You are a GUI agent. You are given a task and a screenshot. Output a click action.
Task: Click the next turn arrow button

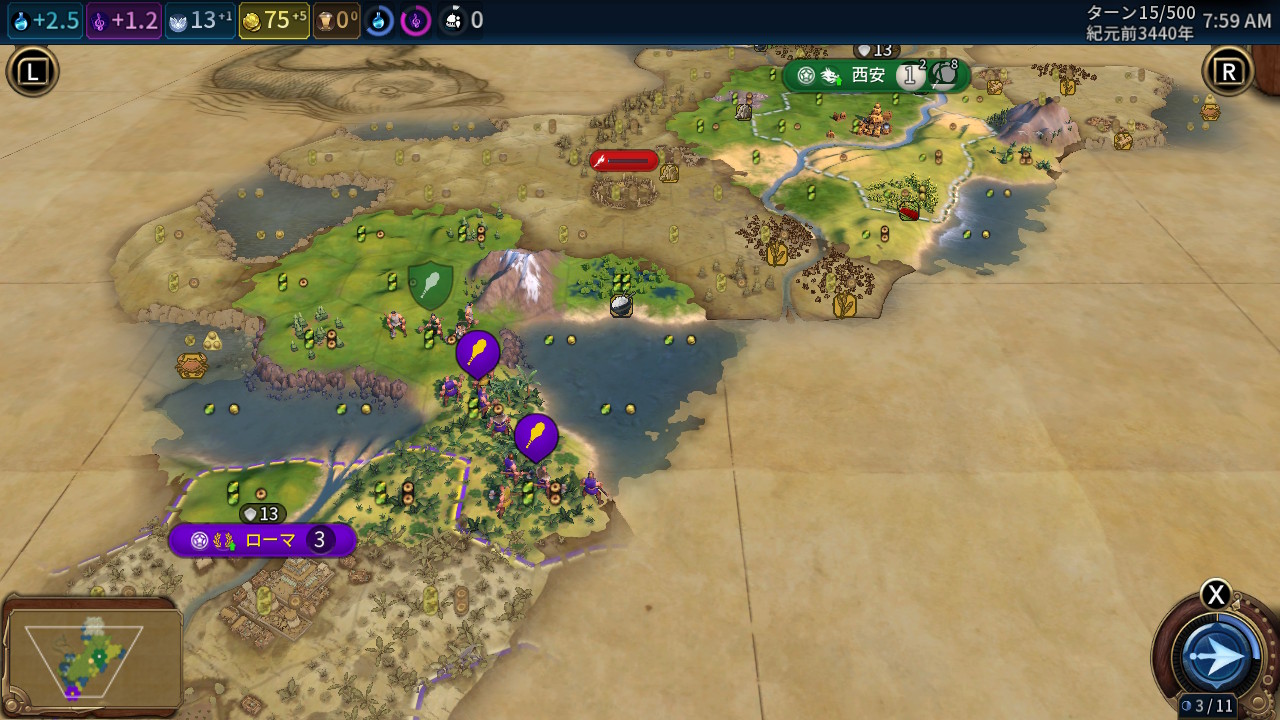(1218, 656)
